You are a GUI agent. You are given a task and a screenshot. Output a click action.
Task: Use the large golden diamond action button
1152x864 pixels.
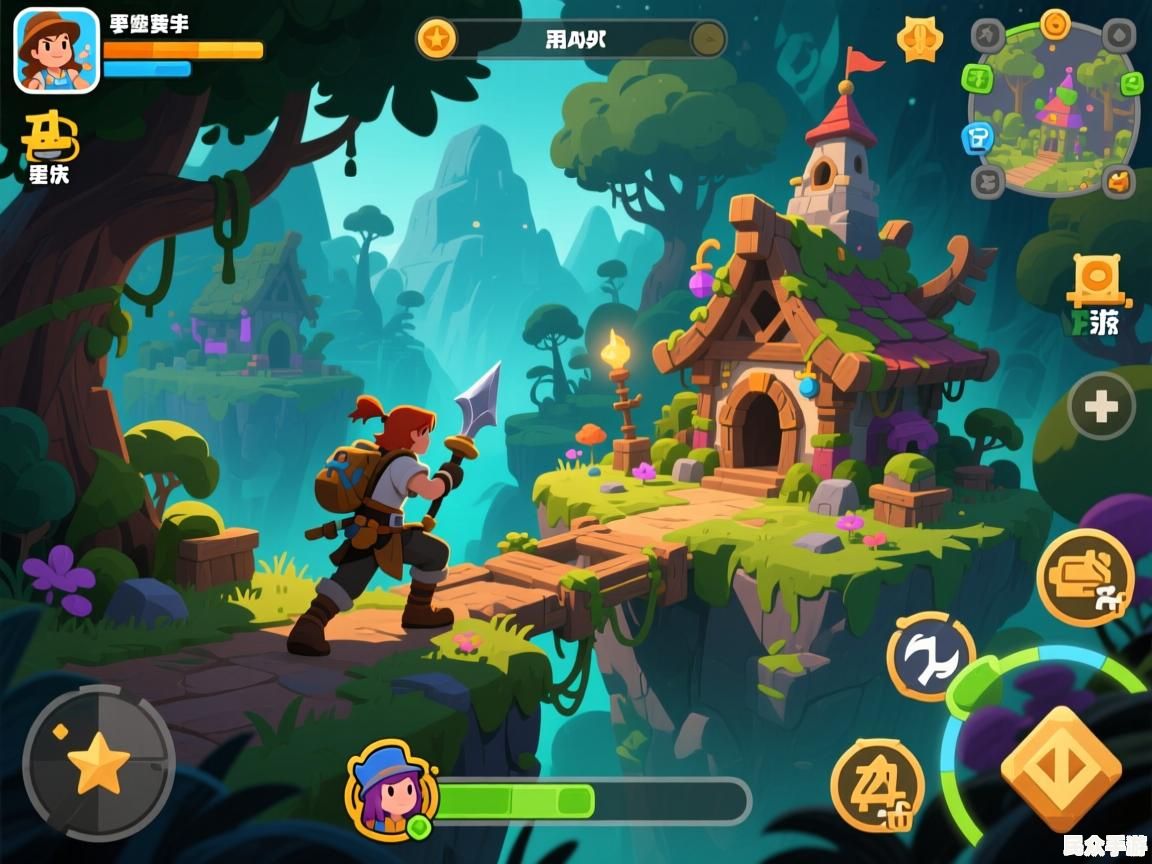[x=1061, y=769]
